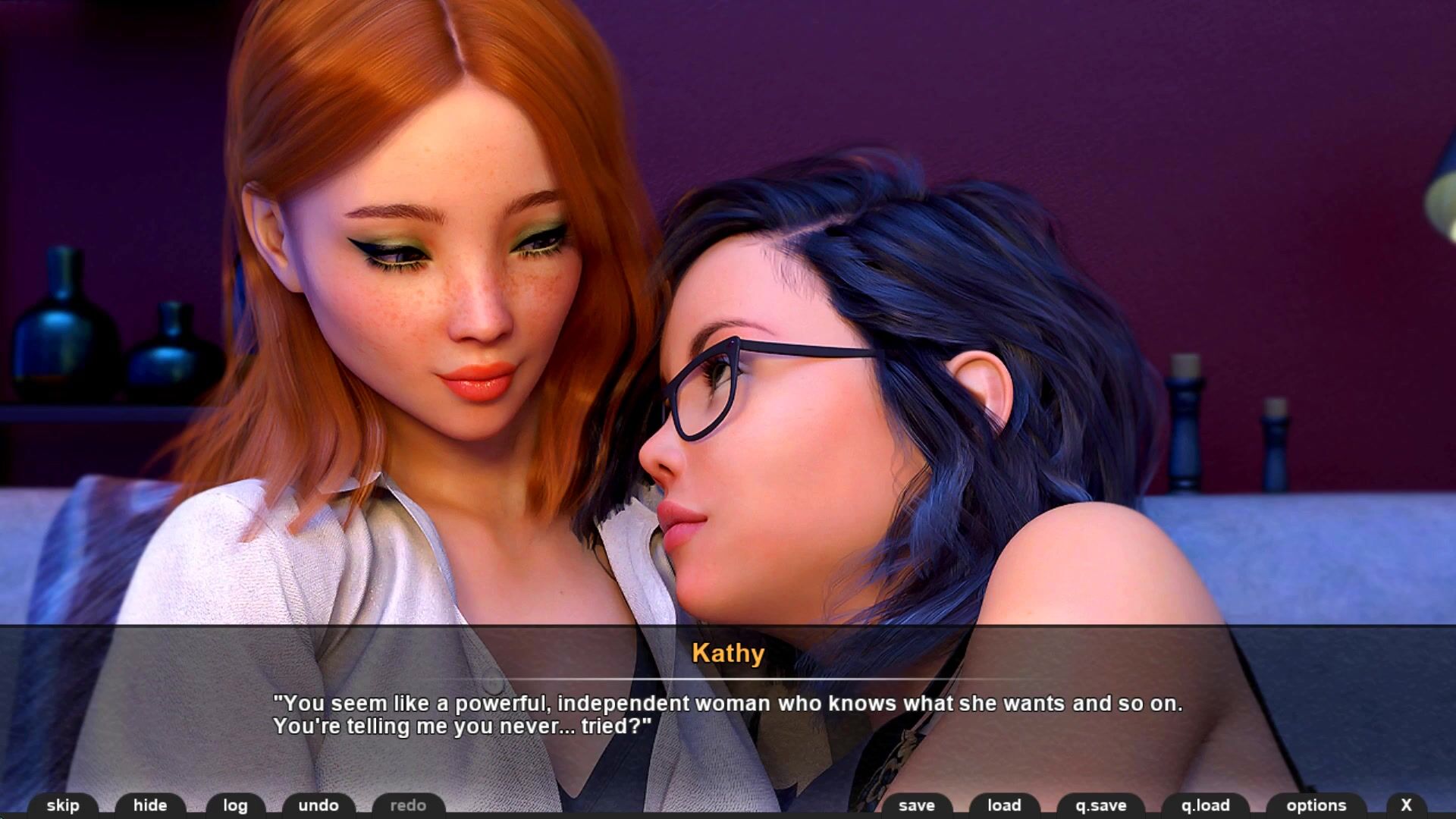Screen dimensions: 1456x819
Task: Hide the dialogue box
Action: [x=150, y=805]
